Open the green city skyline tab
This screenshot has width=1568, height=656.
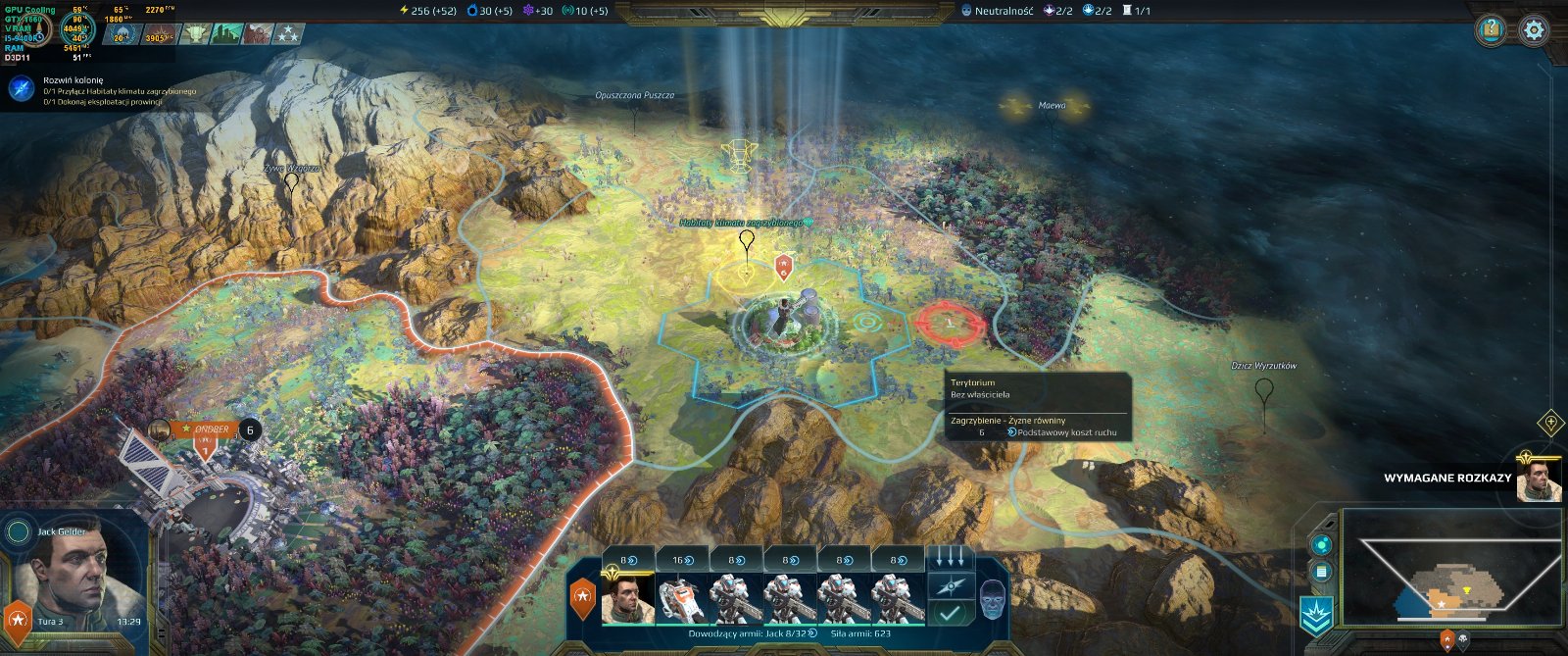coord(225,34)
